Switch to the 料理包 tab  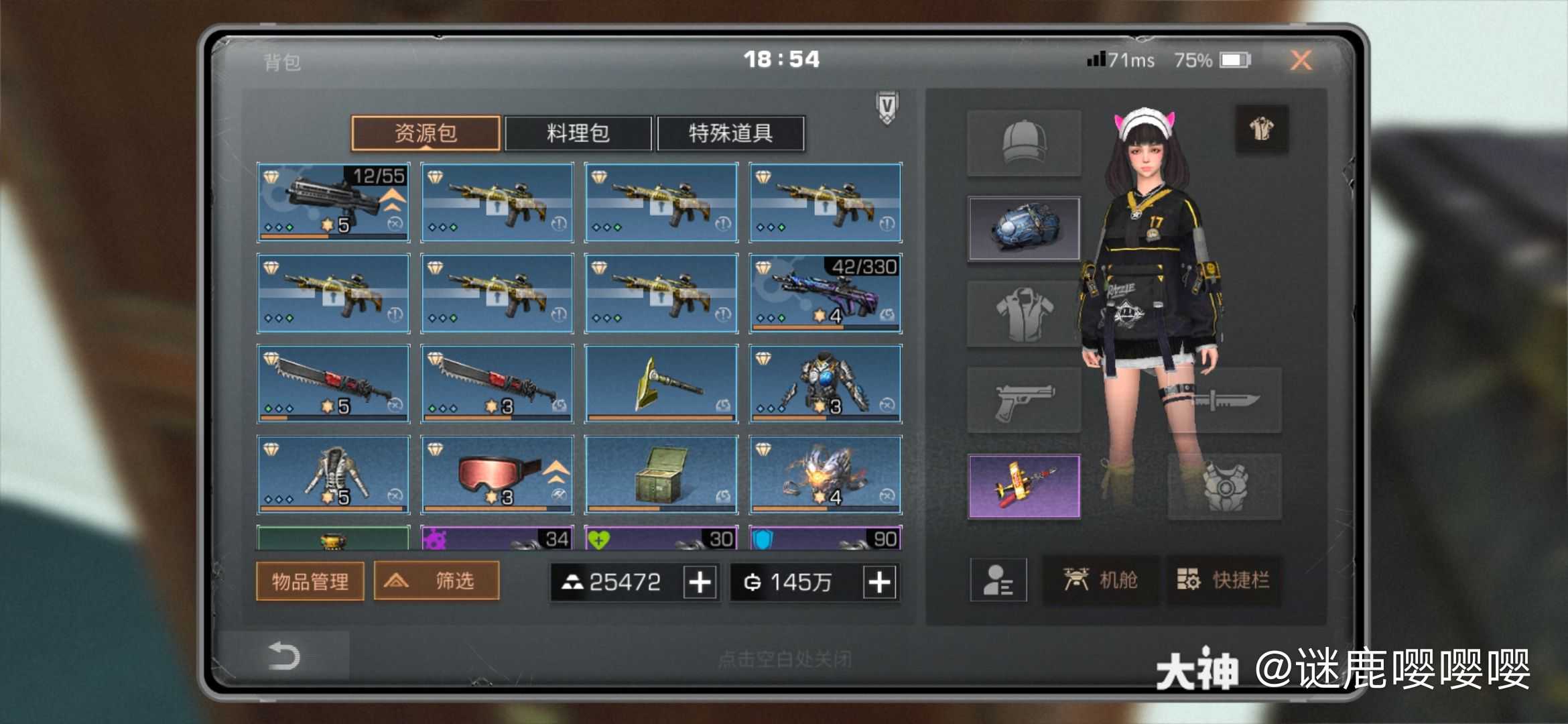click(579, 133)
